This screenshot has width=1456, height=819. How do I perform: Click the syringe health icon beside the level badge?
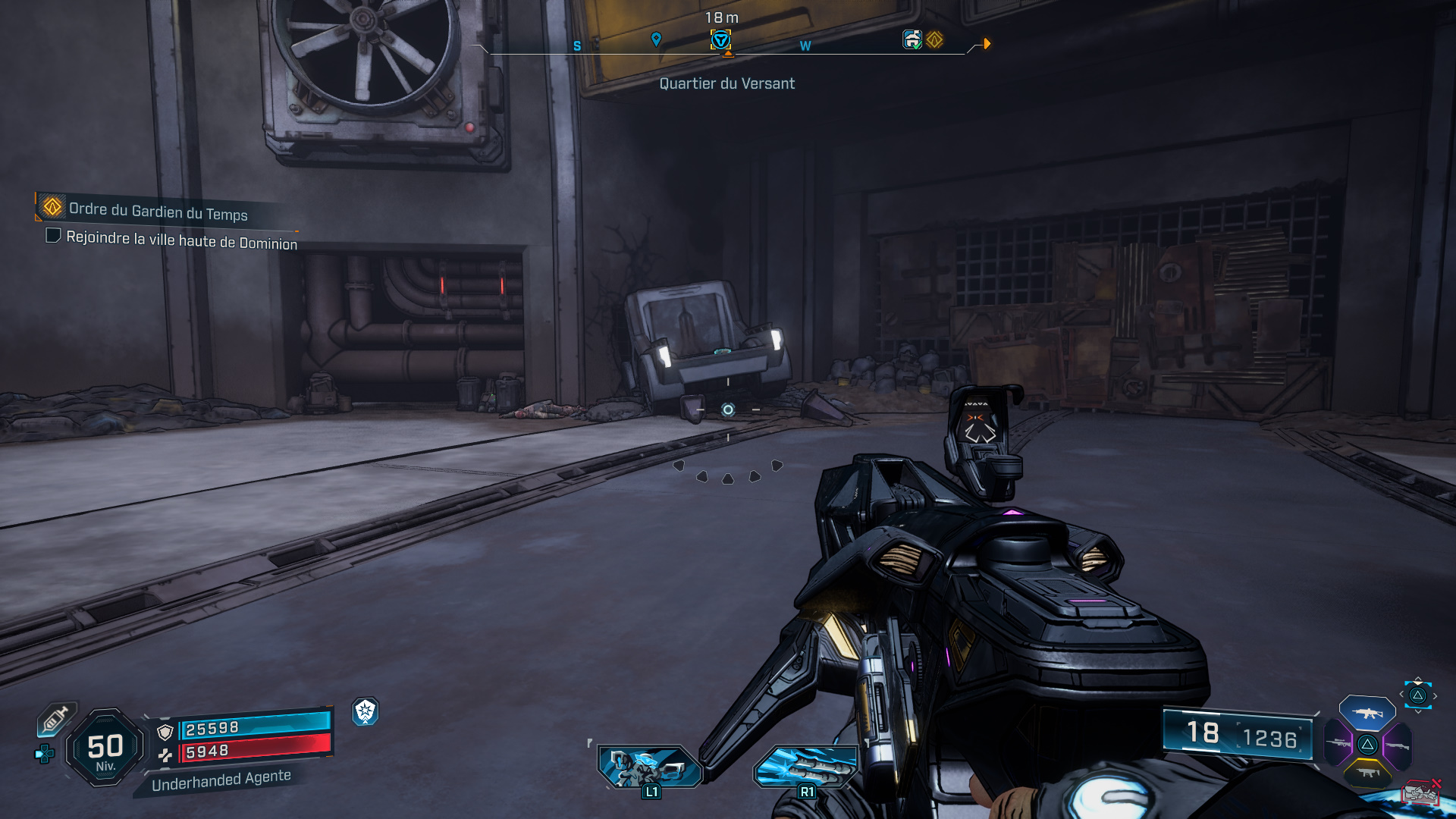click(x=55, y=719)
